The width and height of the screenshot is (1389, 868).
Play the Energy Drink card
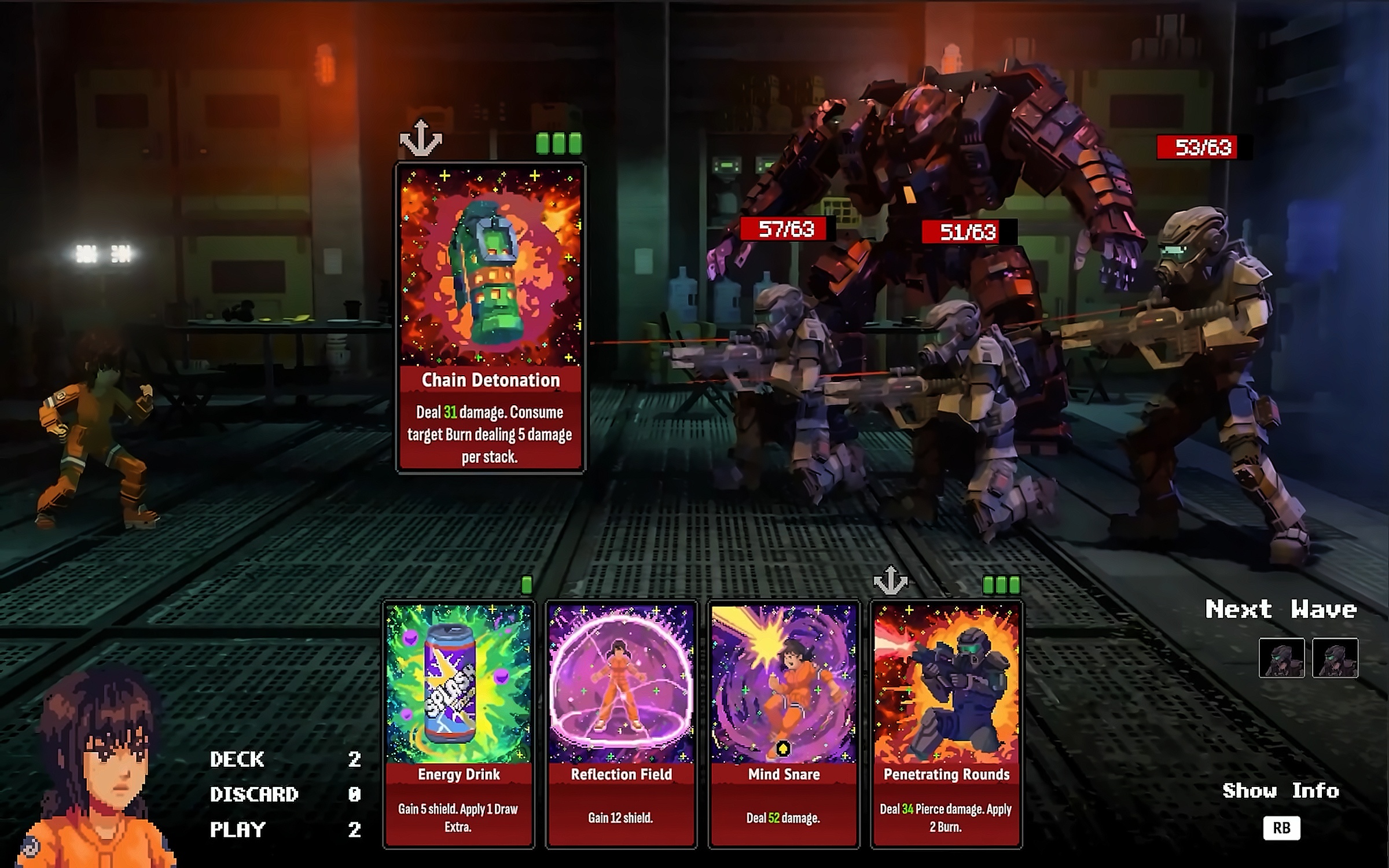pyautogui.click(x=458, y=723)
